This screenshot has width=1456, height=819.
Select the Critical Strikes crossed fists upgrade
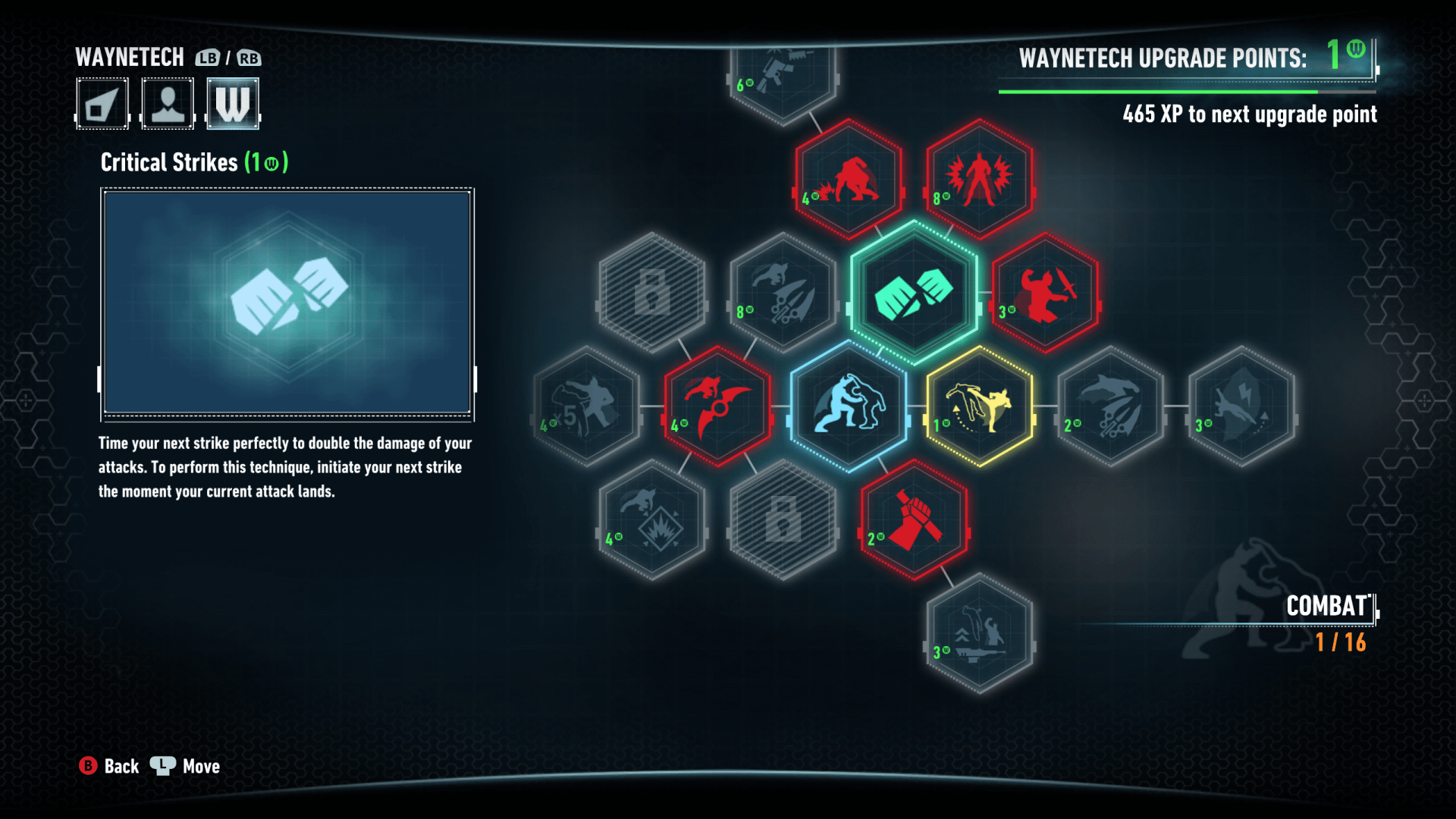coord(914,293)
